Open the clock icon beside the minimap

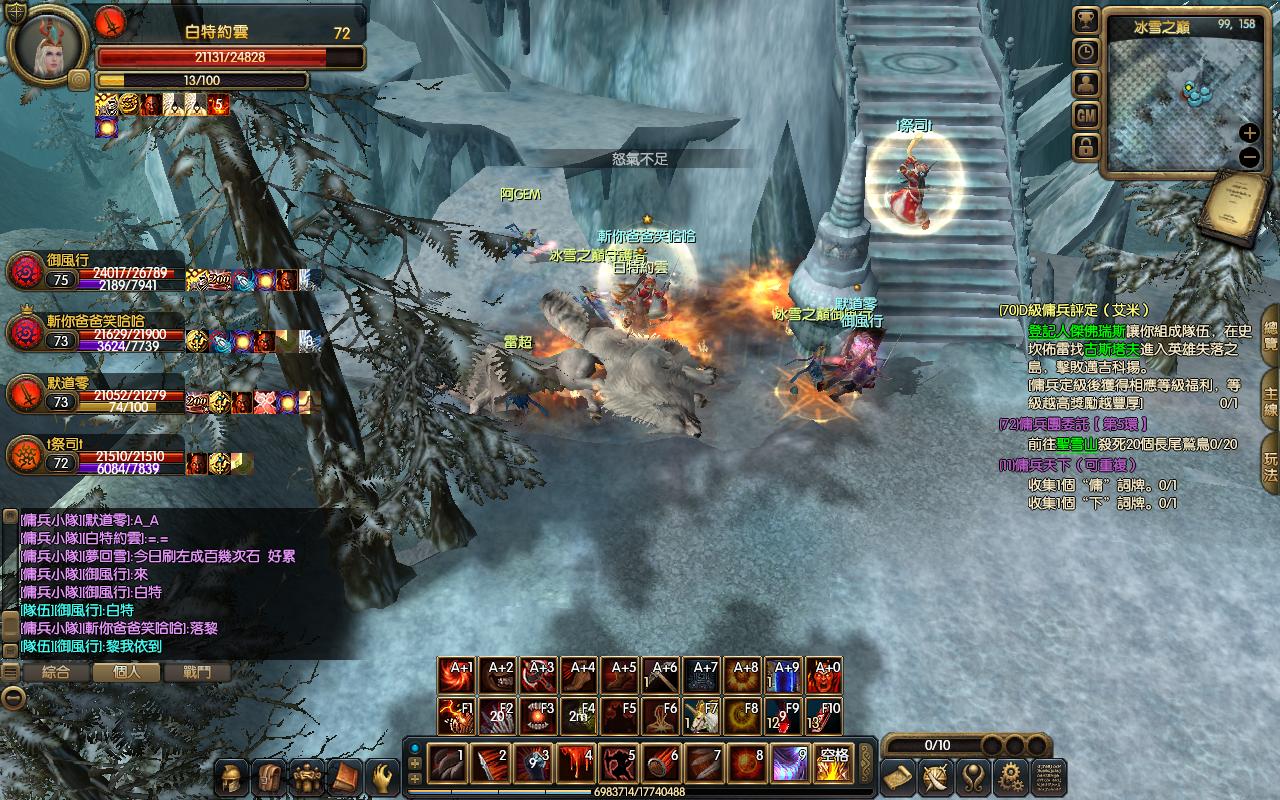pos(1086,52)
